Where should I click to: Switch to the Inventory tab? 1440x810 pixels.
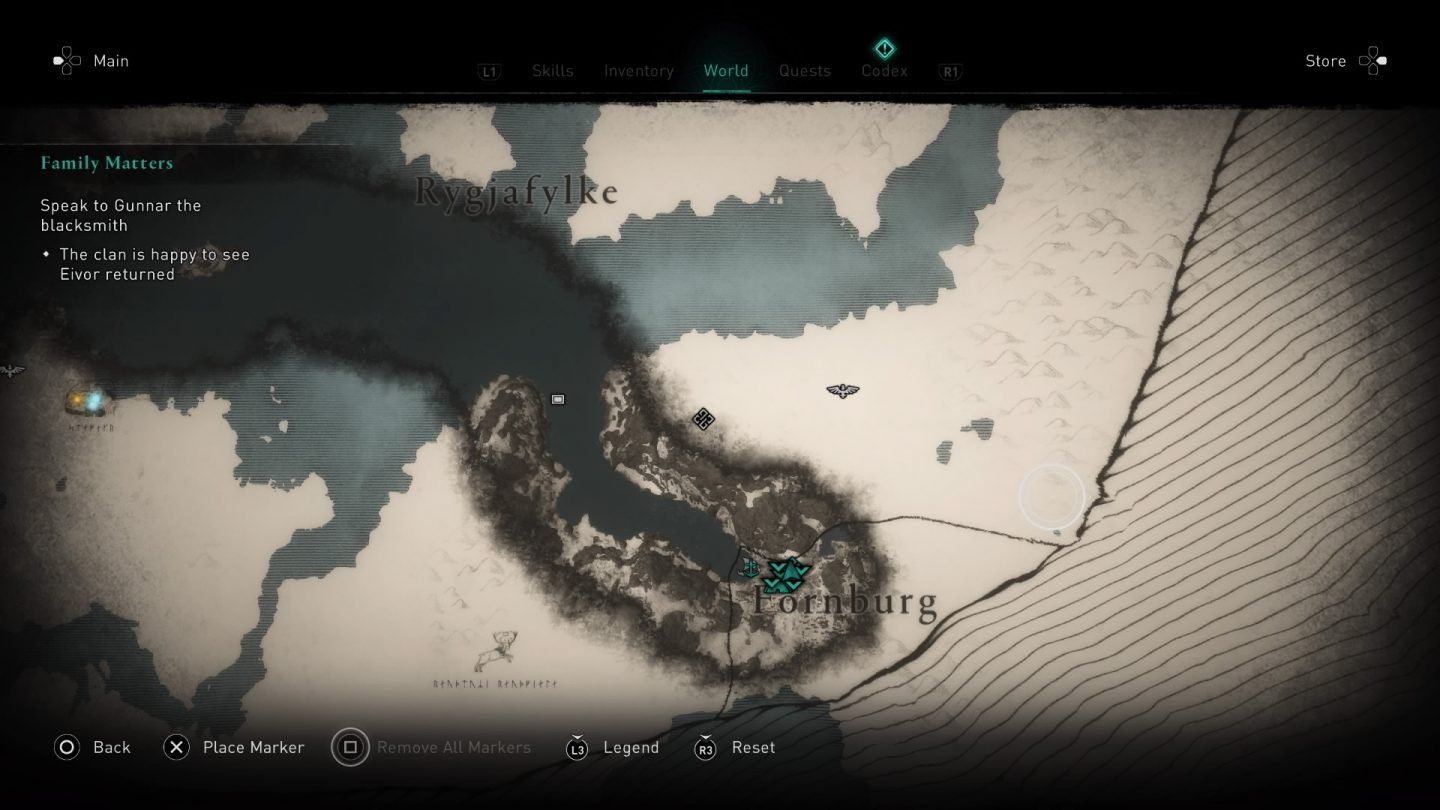(x=638, y=70)
